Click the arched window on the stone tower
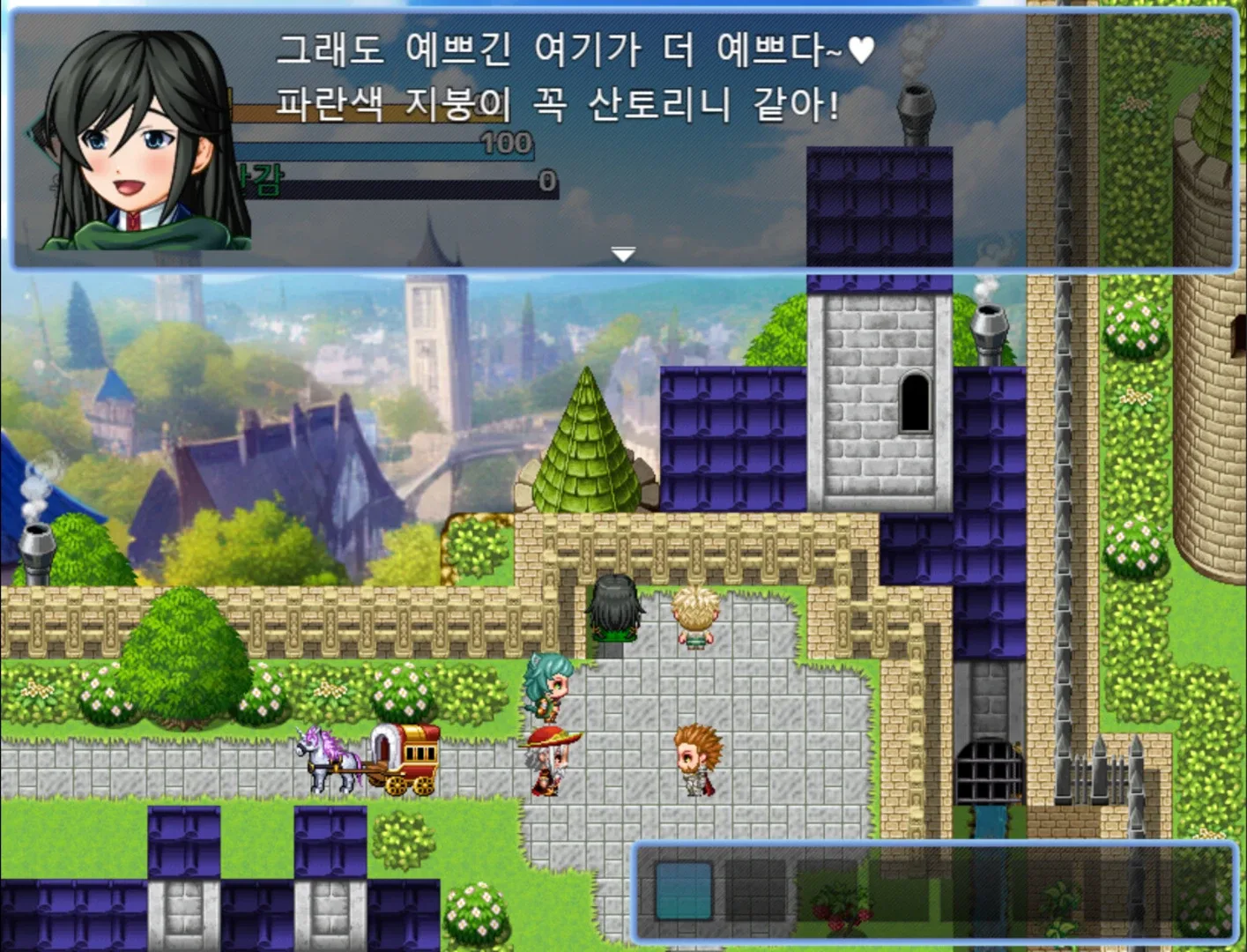The height and width of the screenshot is (952, 1247). 916,401
